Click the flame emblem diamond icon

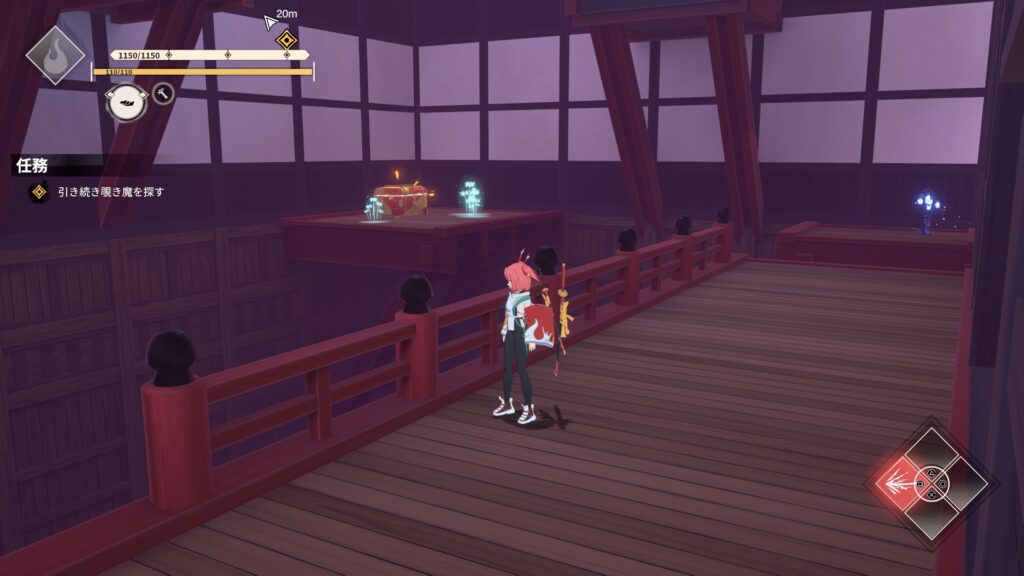coord(55,54)
